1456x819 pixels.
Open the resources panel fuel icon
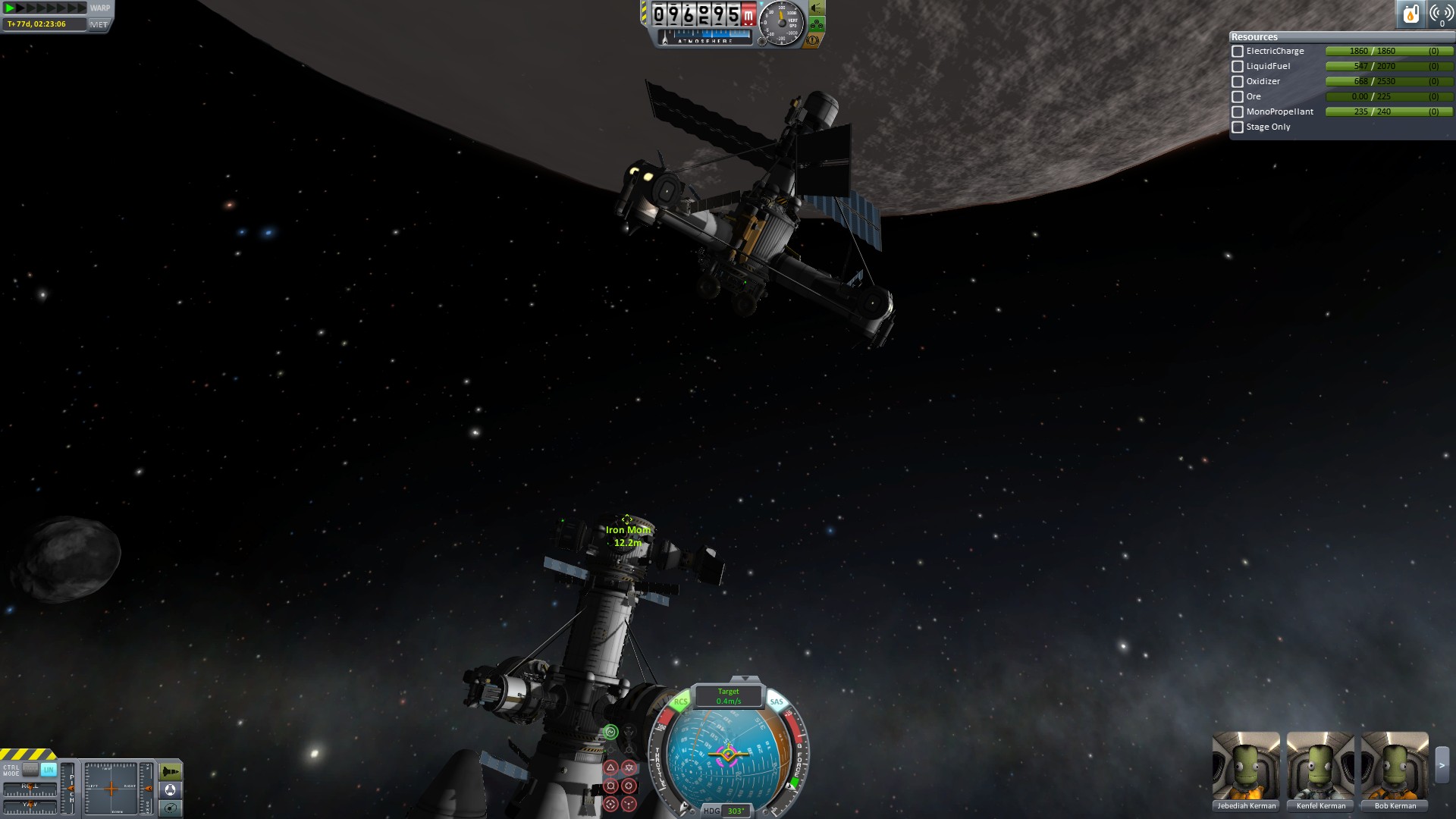(1410, 14)
